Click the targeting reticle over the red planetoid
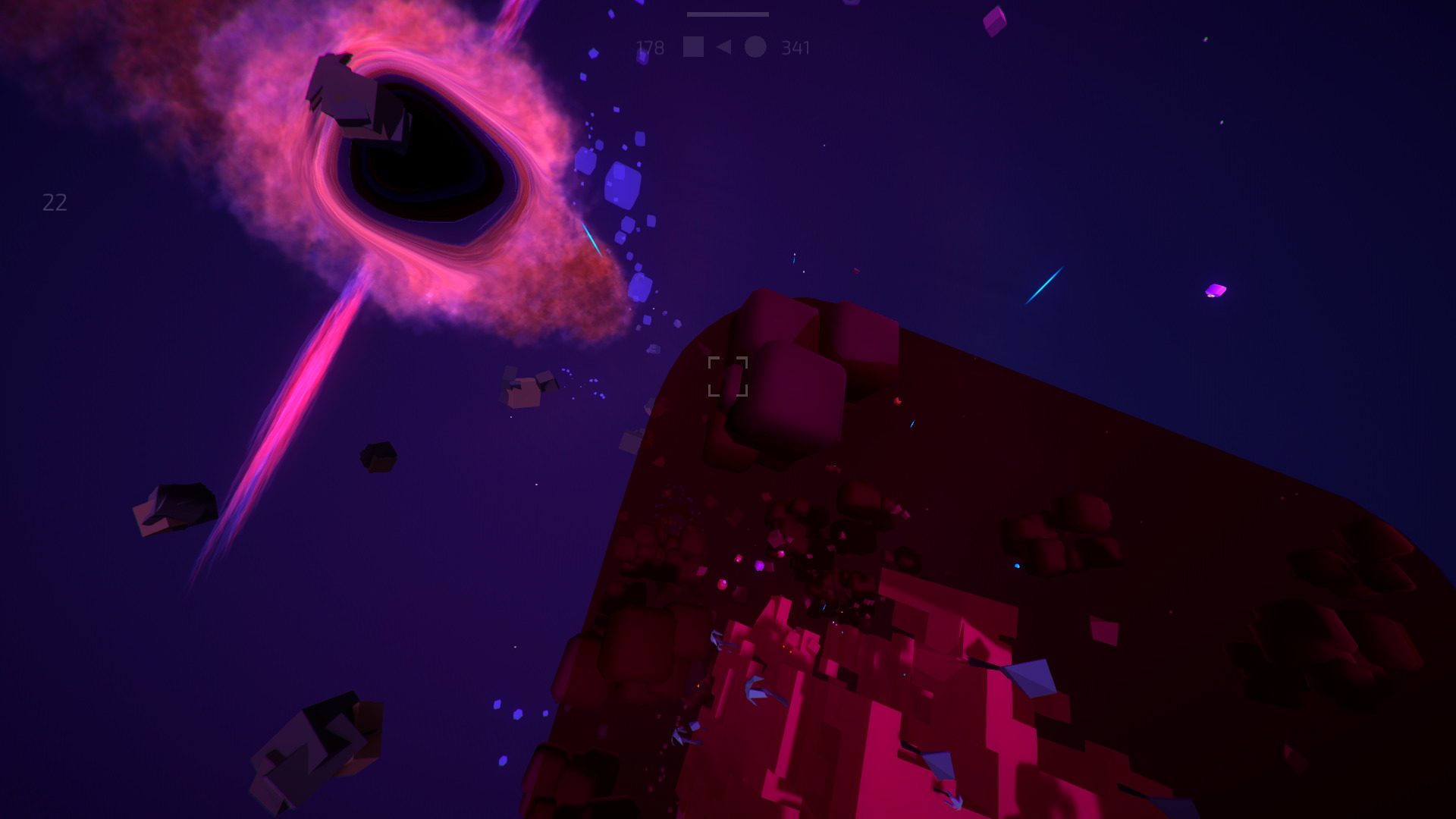1456x819 pixels. 727,376
